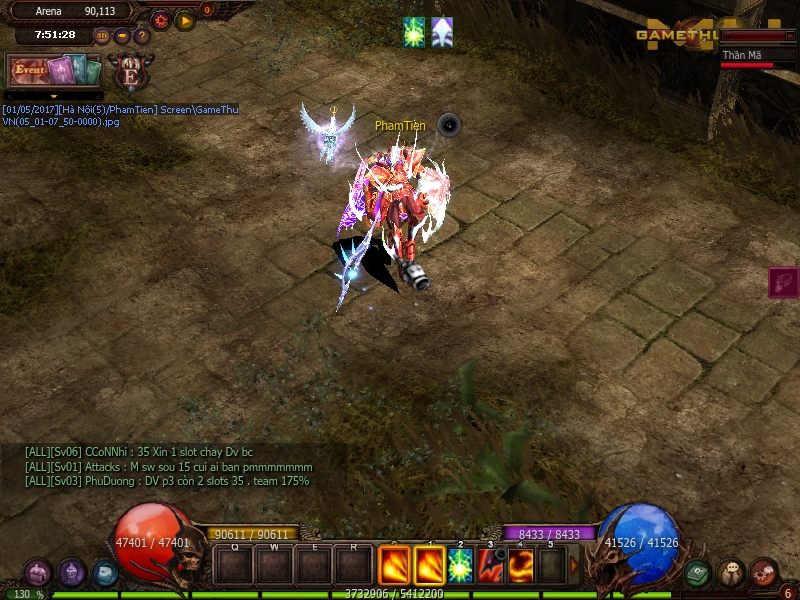Open the chat bubble community icon
This screenshot has height=600, width=800.
(731, 573)
